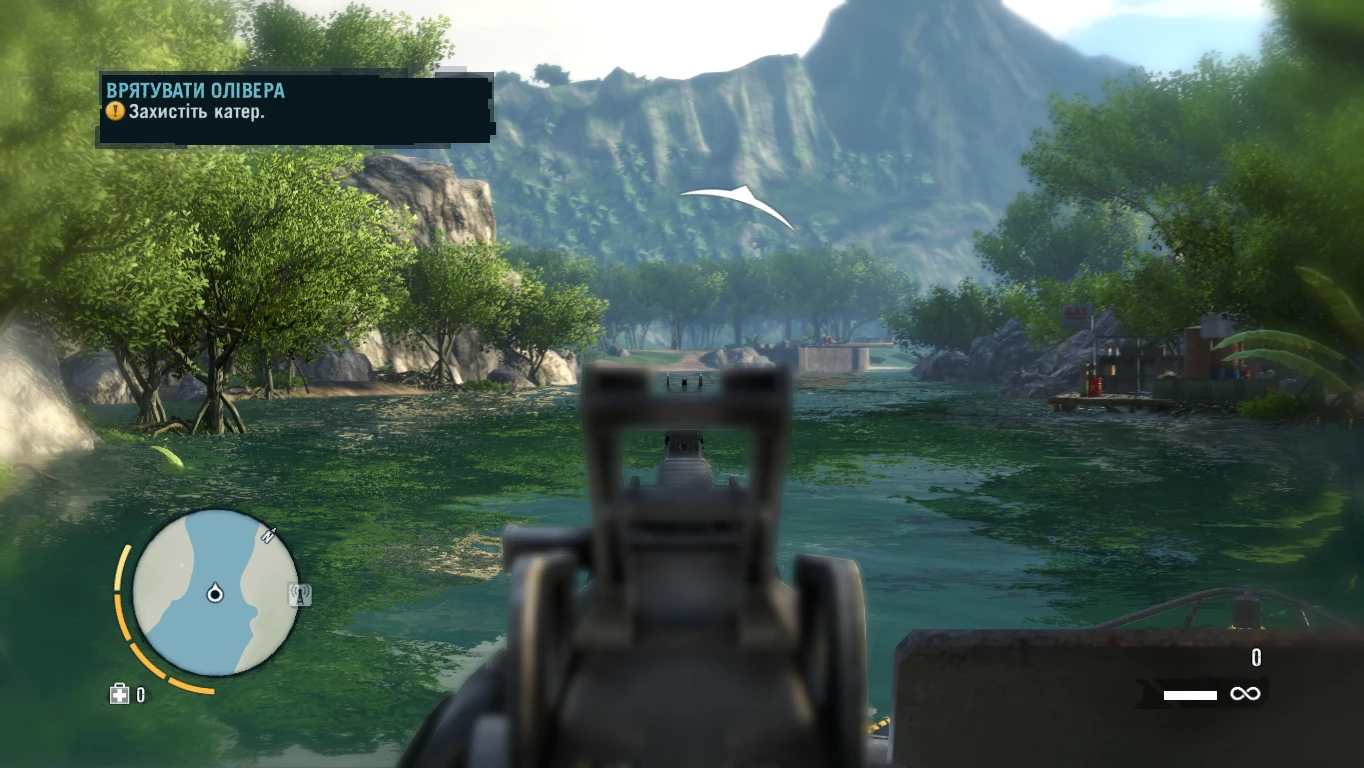Screen dimensions: 1364x768
Task: Click the mounted gun magazine icon near ammo count
Action: click(x=1146, y=691)
